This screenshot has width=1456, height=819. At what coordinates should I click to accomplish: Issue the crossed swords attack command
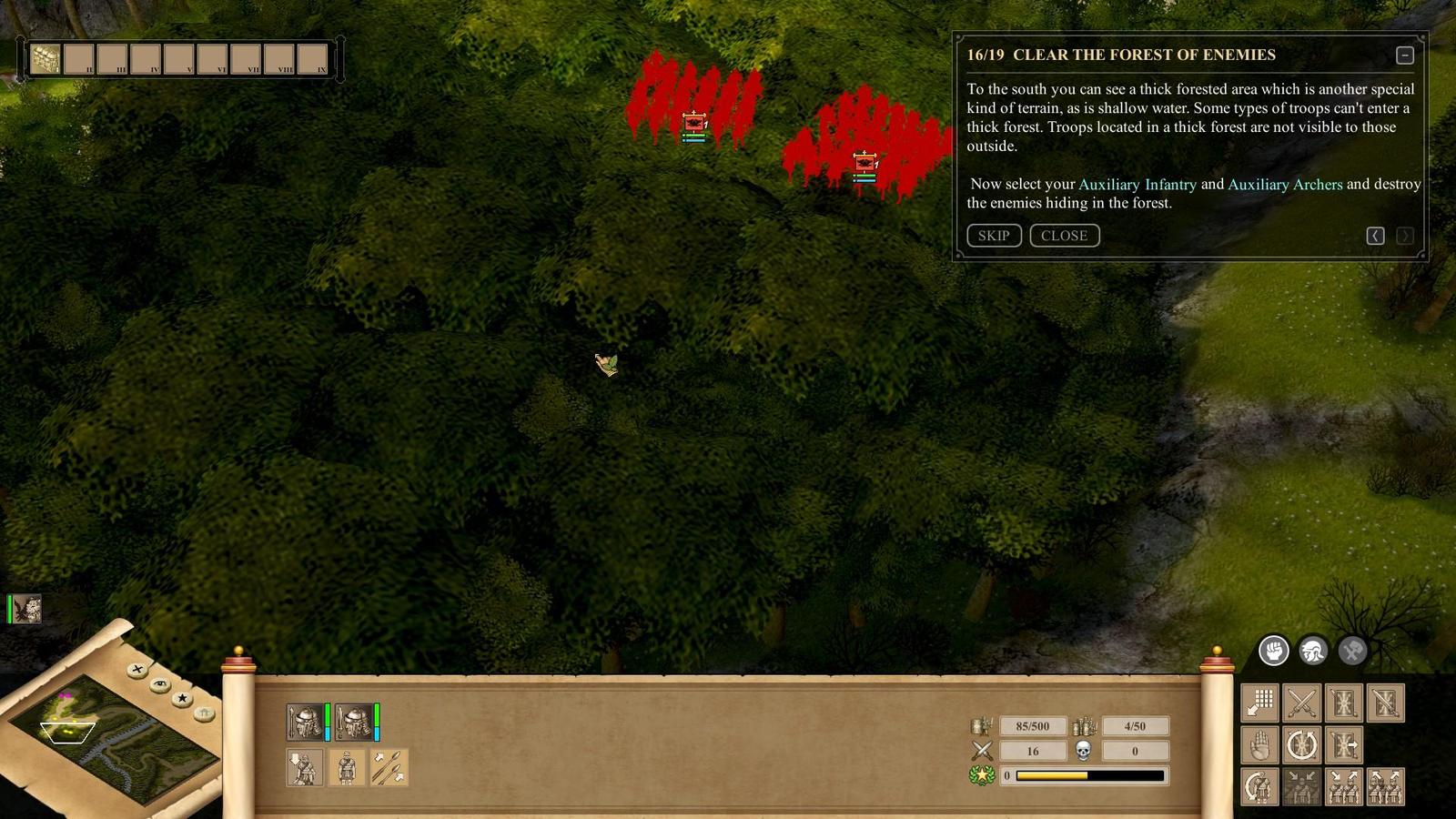1301,703
